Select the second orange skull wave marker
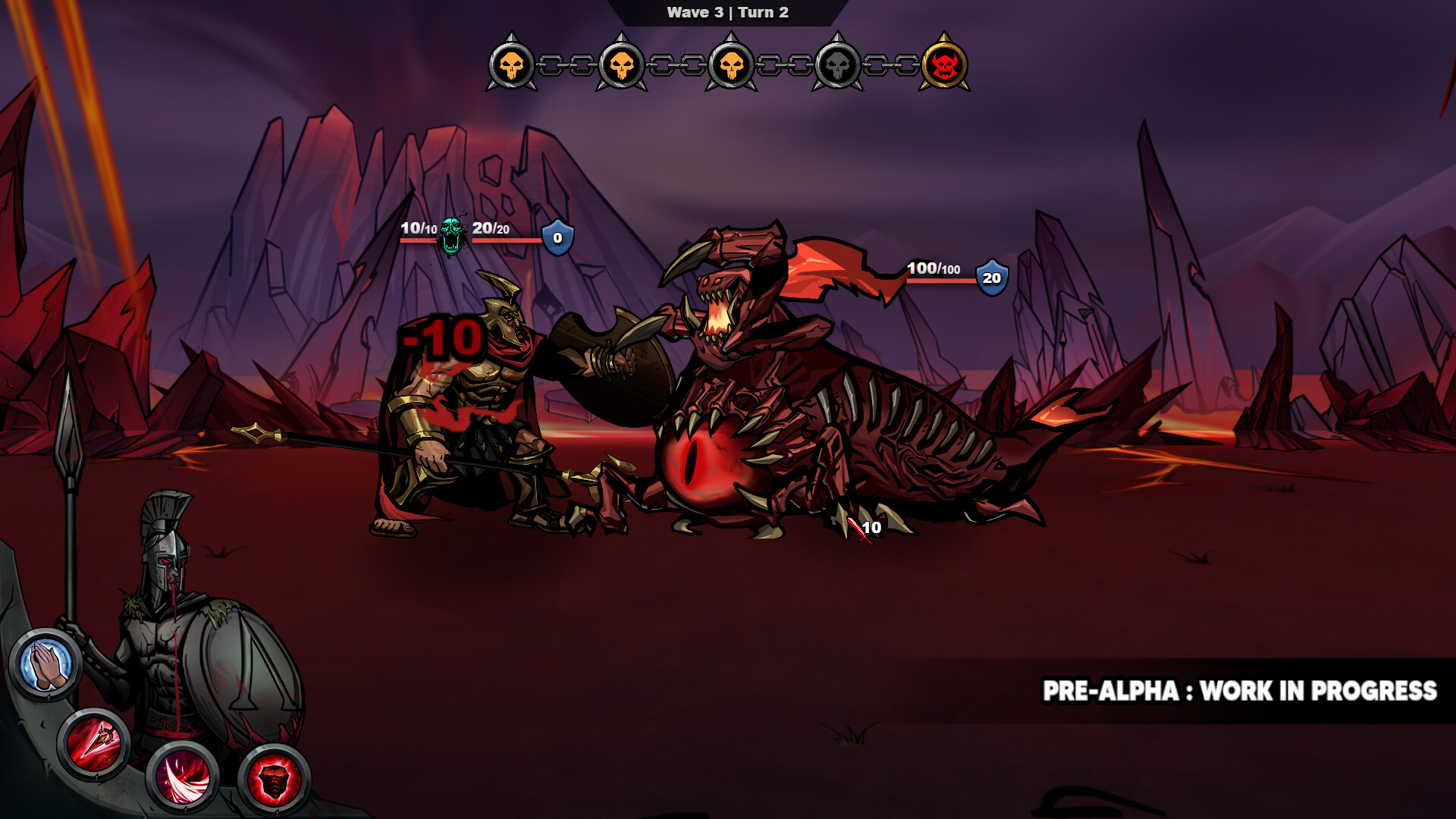Viewport: 1456px width, 819px height. click(620, 67)
